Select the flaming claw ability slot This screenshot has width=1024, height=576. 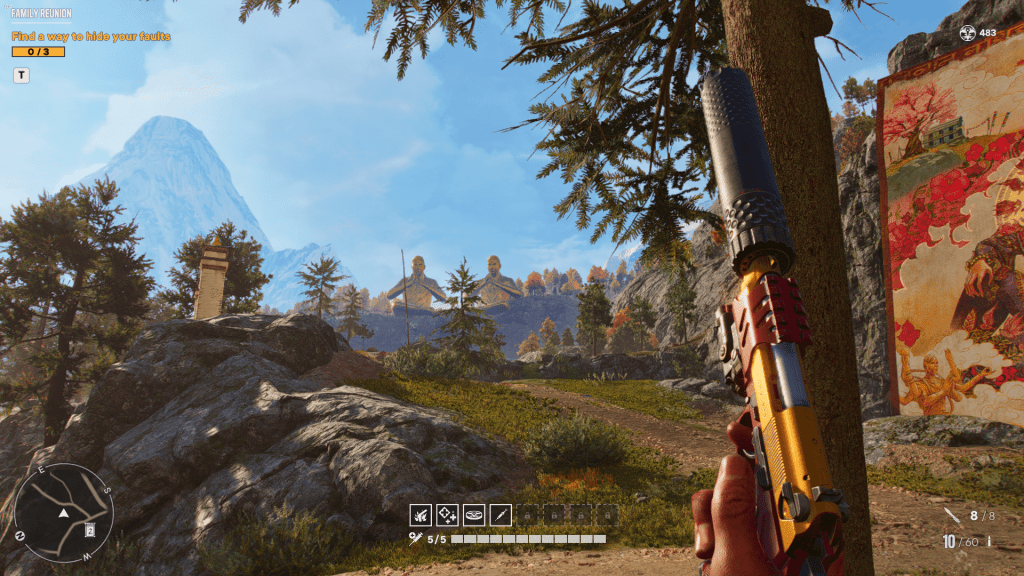click(x=420, y=515)
